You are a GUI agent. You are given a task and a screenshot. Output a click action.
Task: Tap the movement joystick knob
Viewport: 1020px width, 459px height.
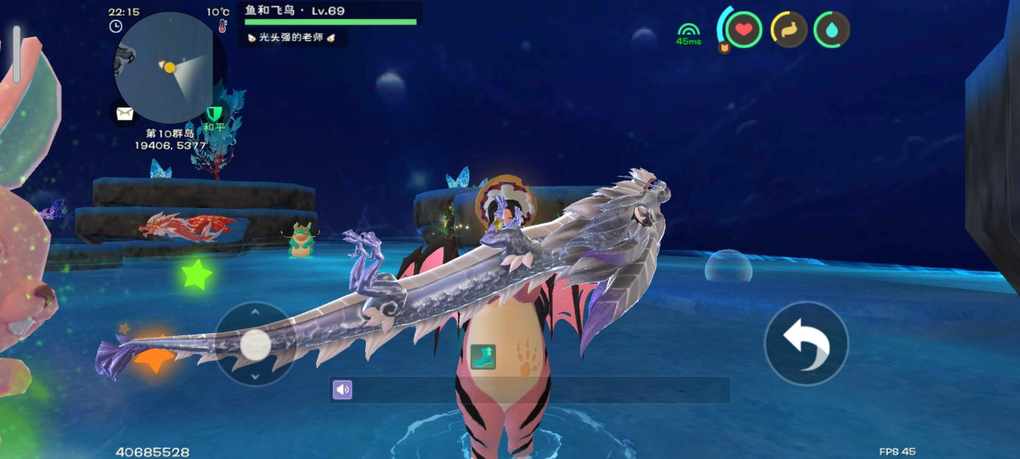tap(255, 345)
